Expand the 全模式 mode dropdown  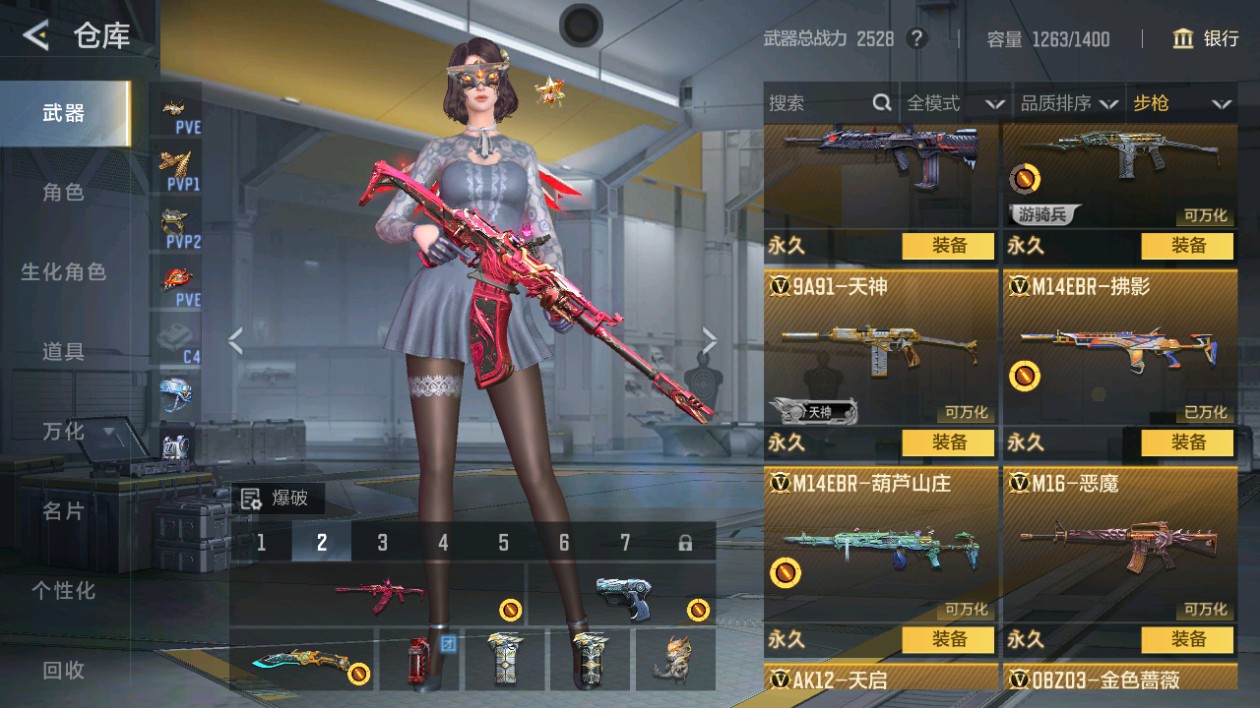click(x=955, y=103)
